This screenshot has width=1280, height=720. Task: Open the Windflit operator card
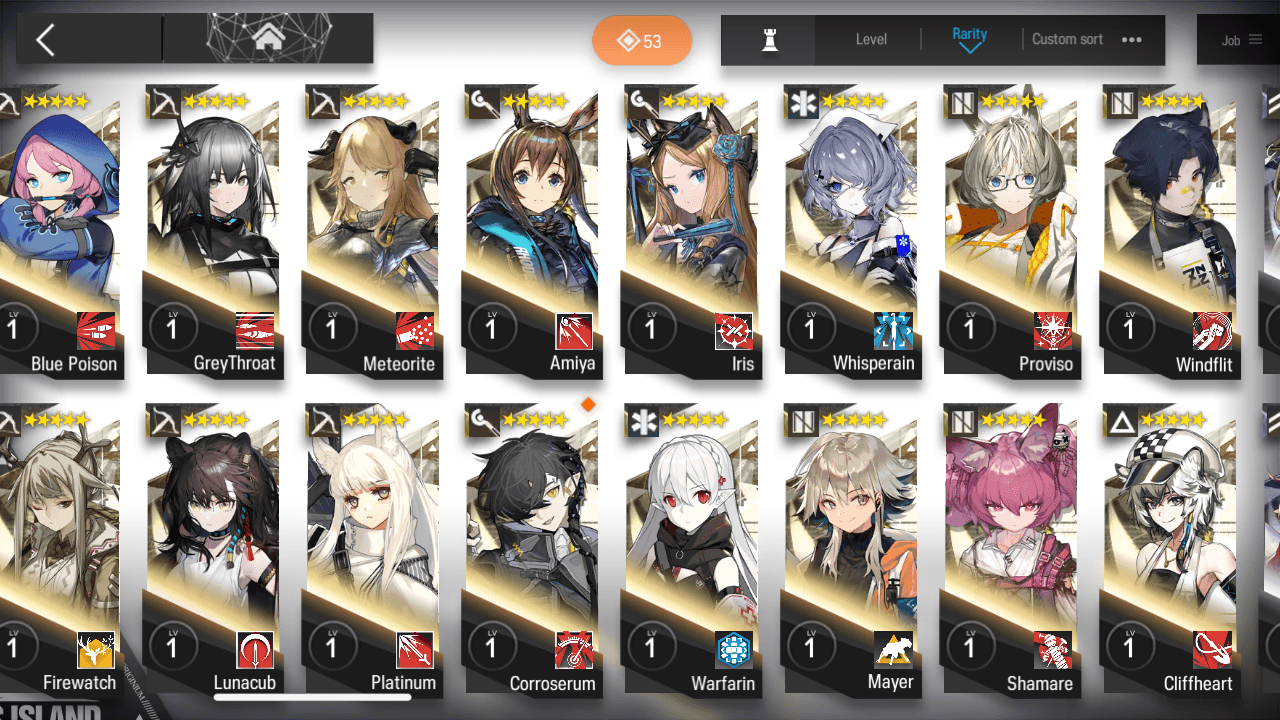(x=1169, y=230)
